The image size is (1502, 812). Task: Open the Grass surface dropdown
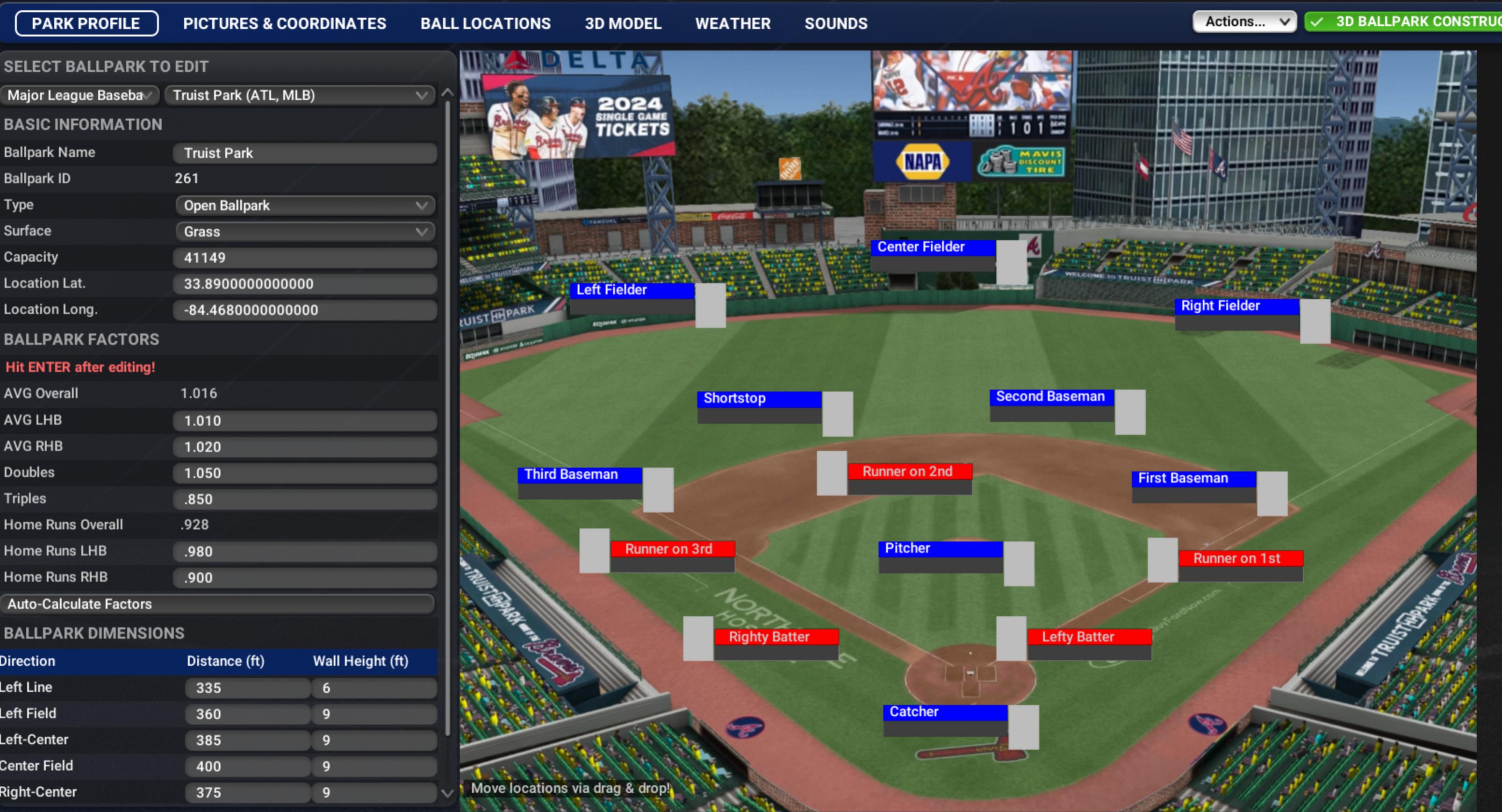305,231
